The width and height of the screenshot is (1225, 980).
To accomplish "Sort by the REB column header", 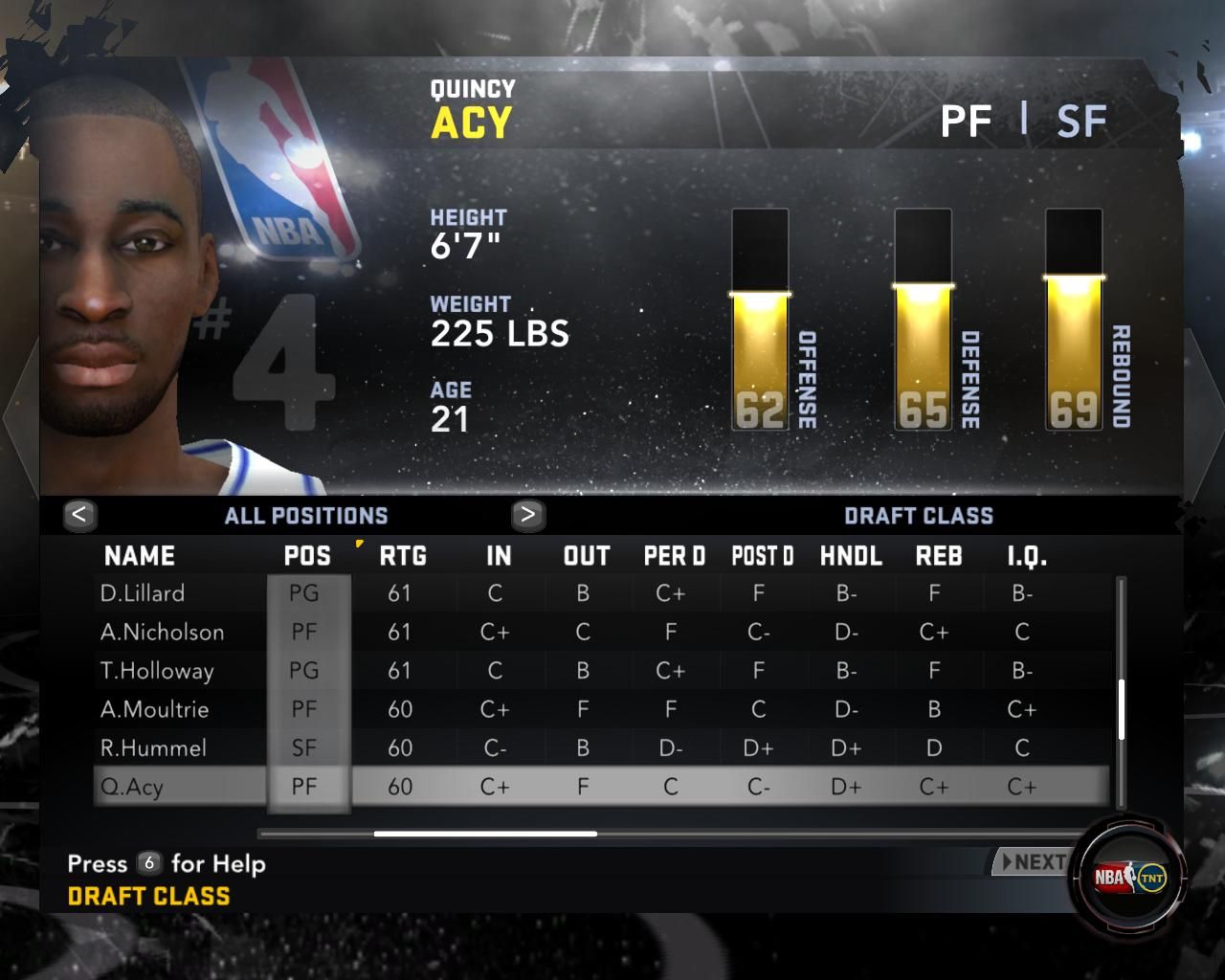I will point(939,556).
